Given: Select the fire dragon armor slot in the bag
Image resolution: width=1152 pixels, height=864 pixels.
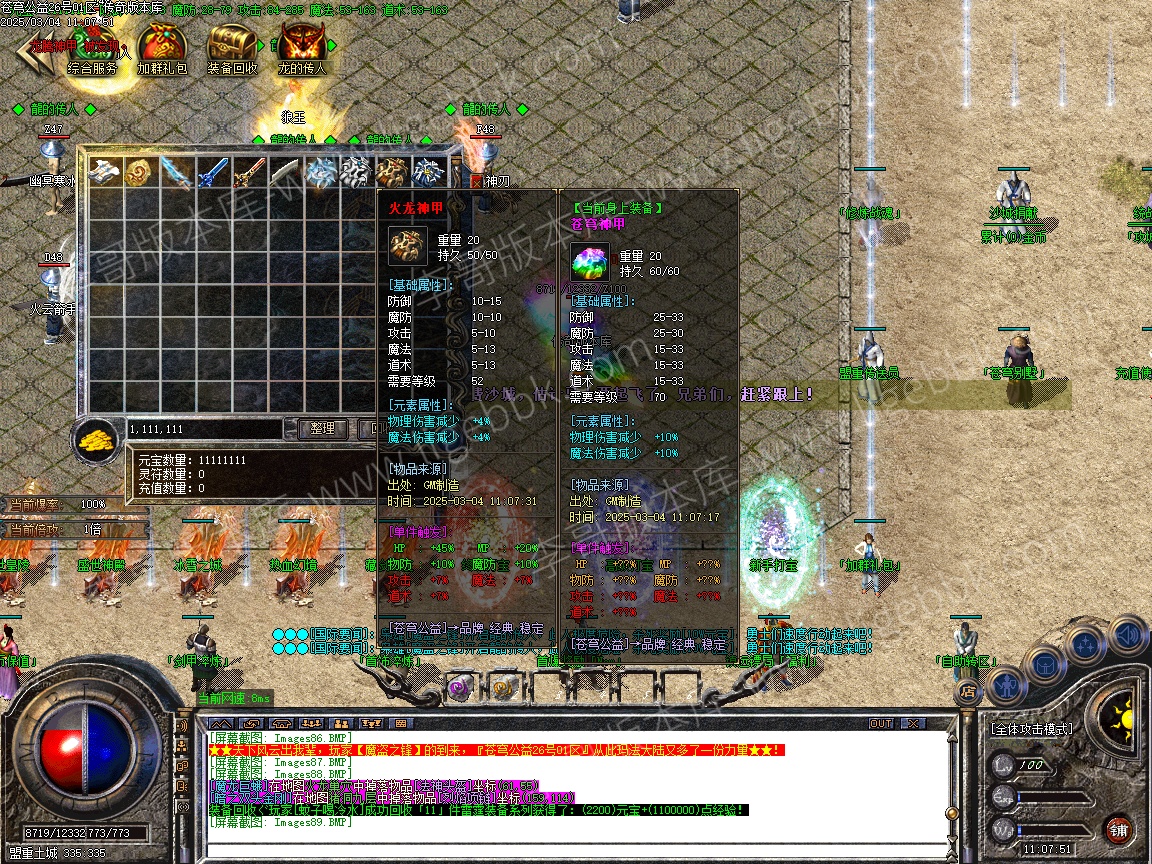Looking at the screenshot, I should [392, 172].
